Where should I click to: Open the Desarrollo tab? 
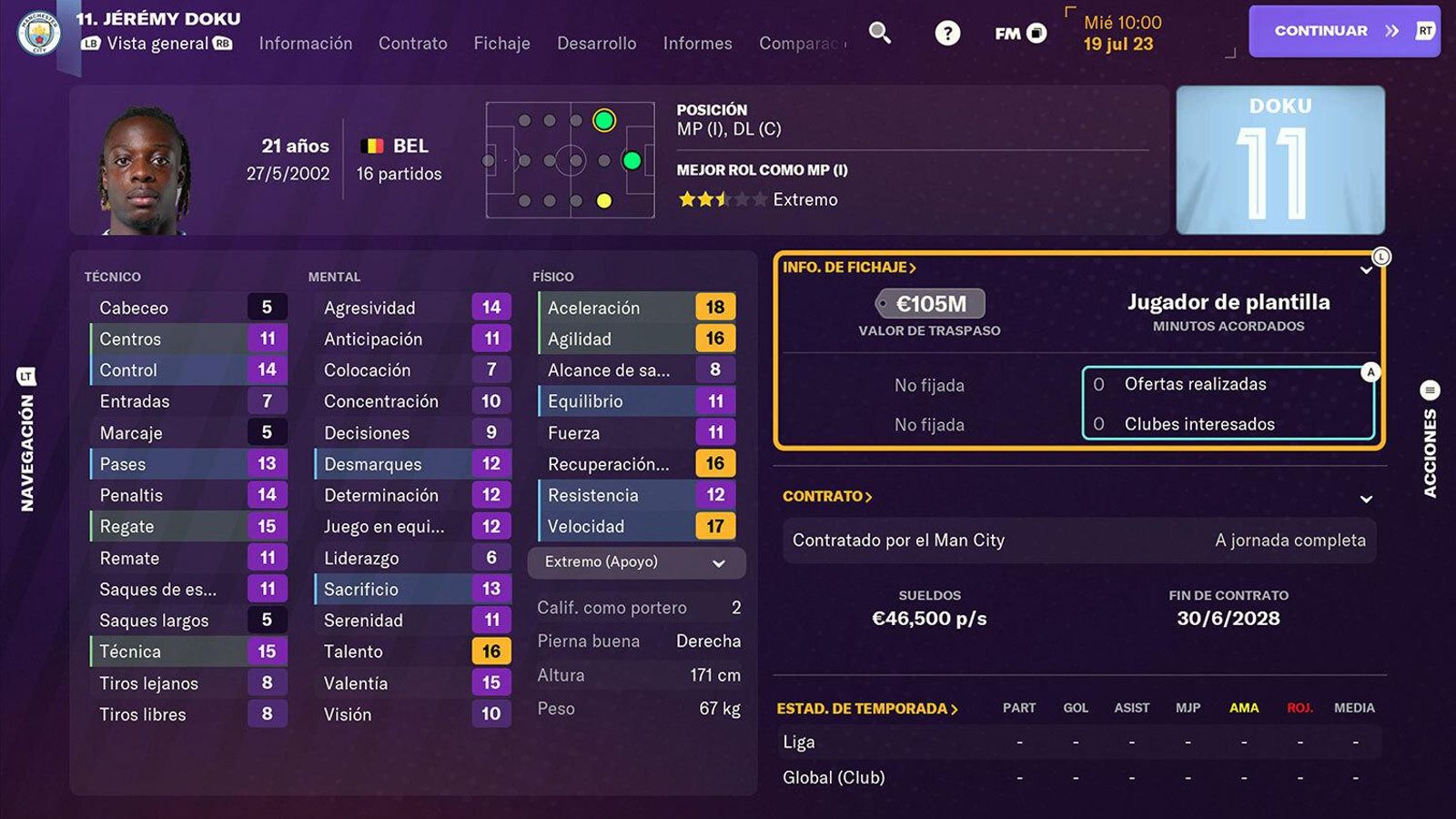tap(596, 43)
